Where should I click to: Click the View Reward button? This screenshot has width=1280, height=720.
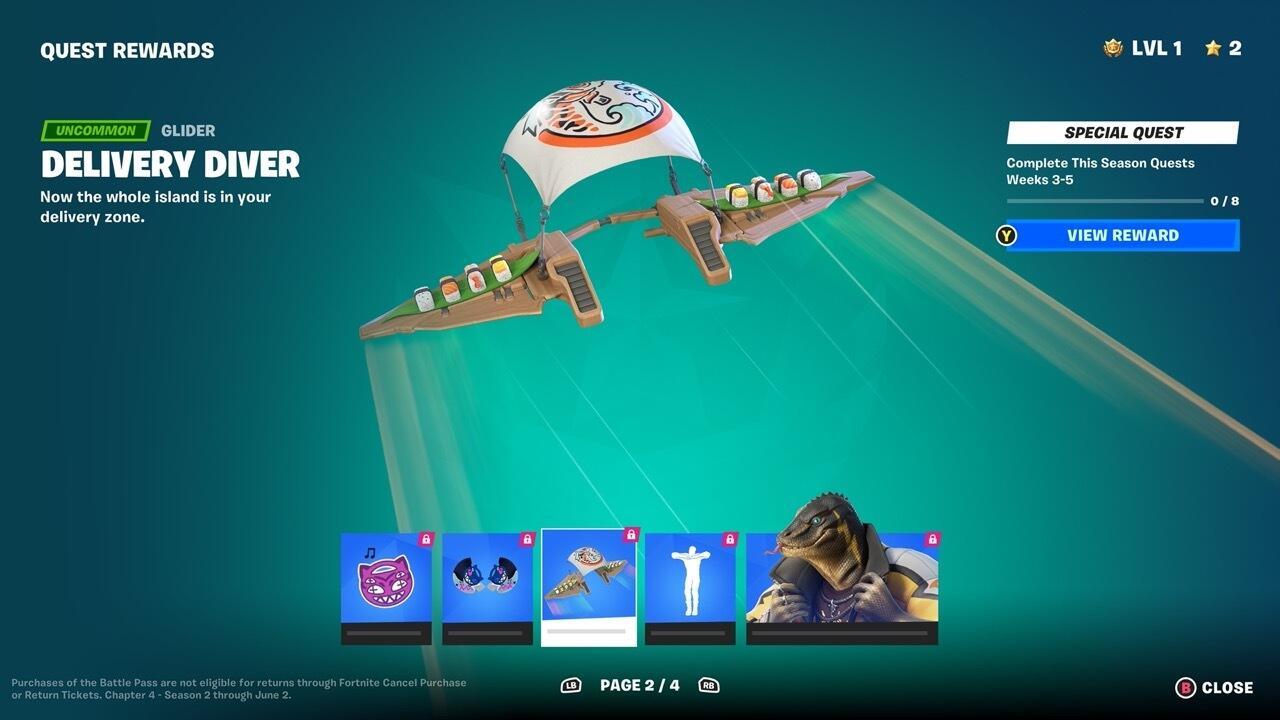pos(1122,235)
